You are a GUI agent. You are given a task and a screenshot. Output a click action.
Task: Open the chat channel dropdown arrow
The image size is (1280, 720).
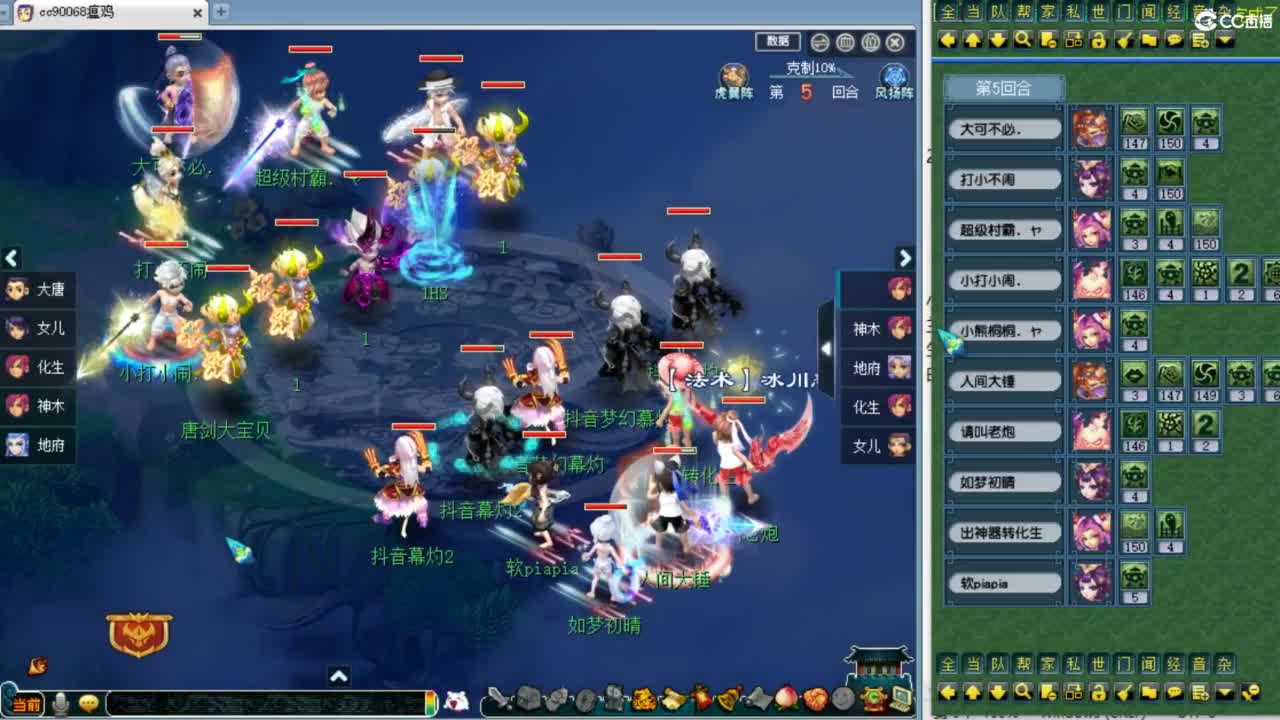(x=1226, y=41)
